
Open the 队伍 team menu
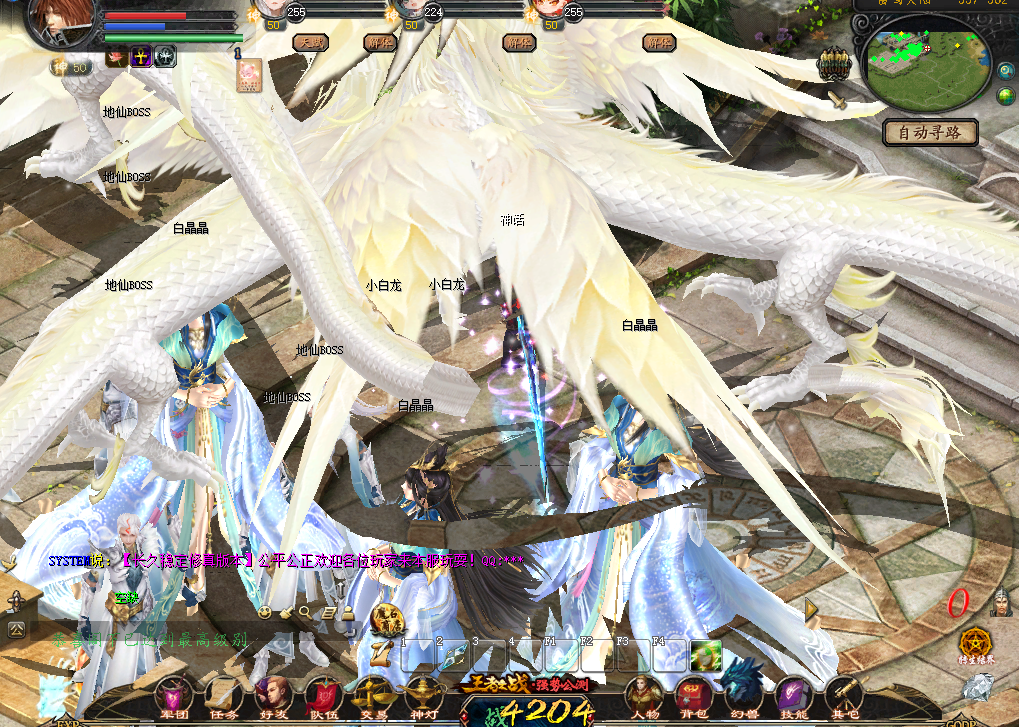point(323,696)
